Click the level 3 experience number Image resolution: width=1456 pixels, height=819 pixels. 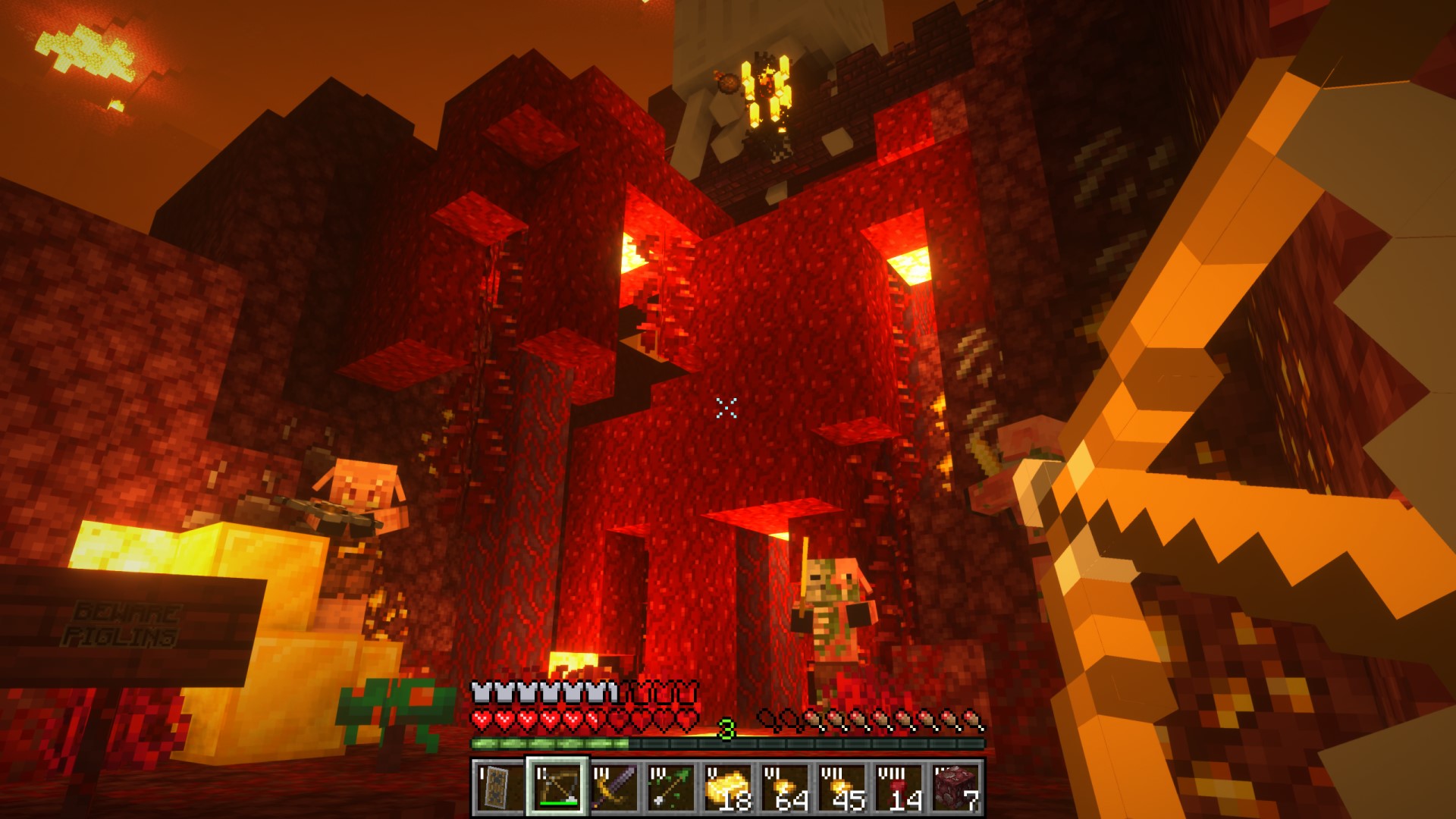coord(726,729)
